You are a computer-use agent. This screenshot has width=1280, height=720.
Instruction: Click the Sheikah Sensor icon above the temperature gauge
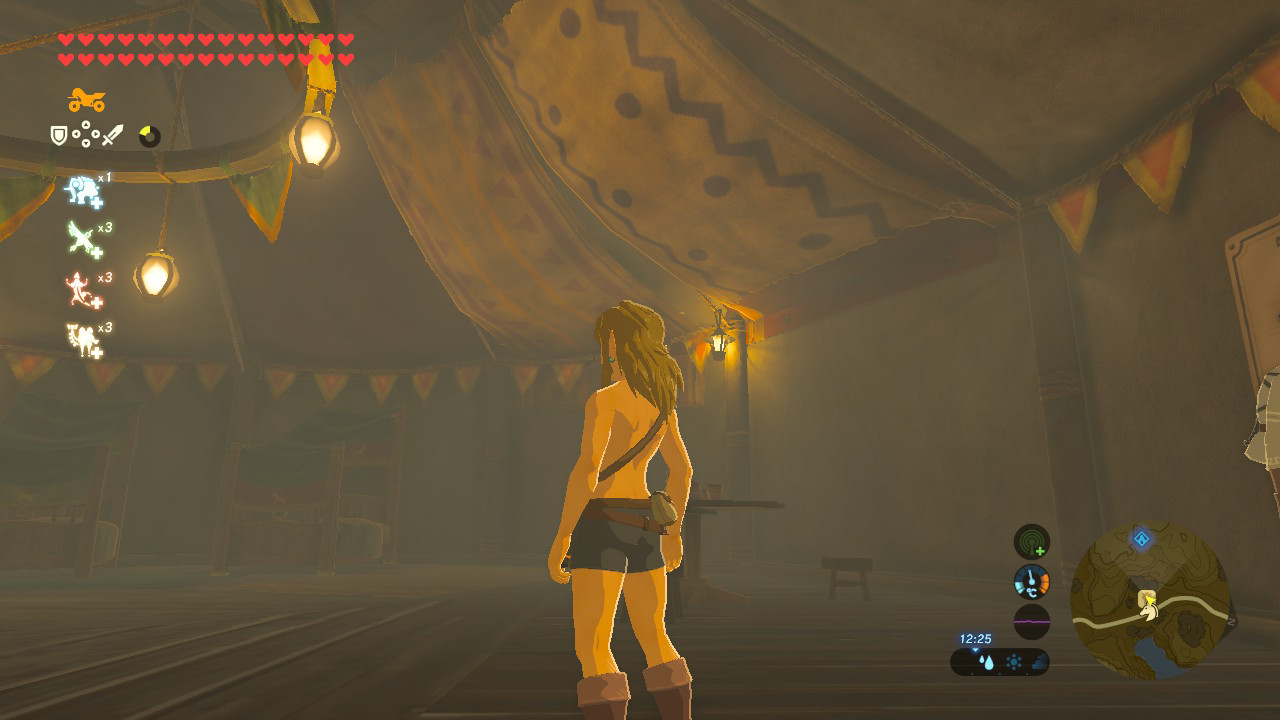1032,542
